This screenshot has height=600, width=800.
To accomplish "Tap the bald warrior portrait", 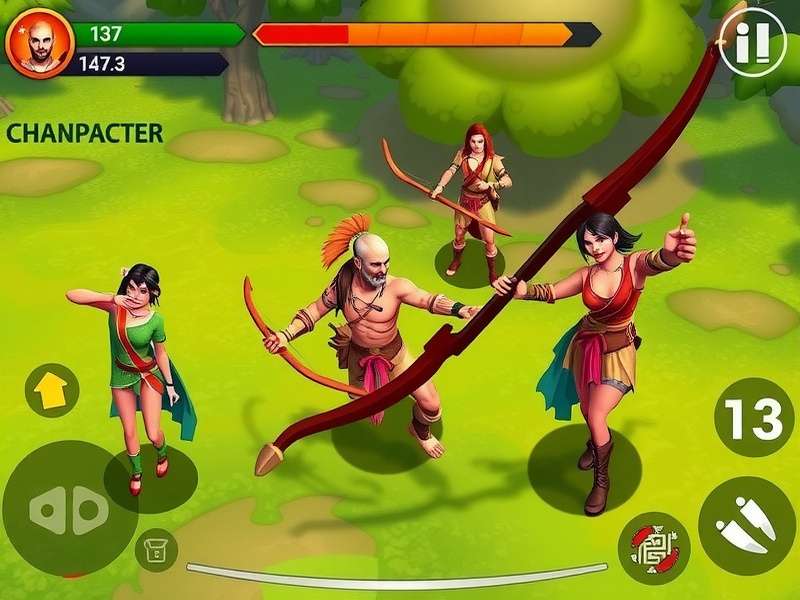I will (x=40, y=43).
